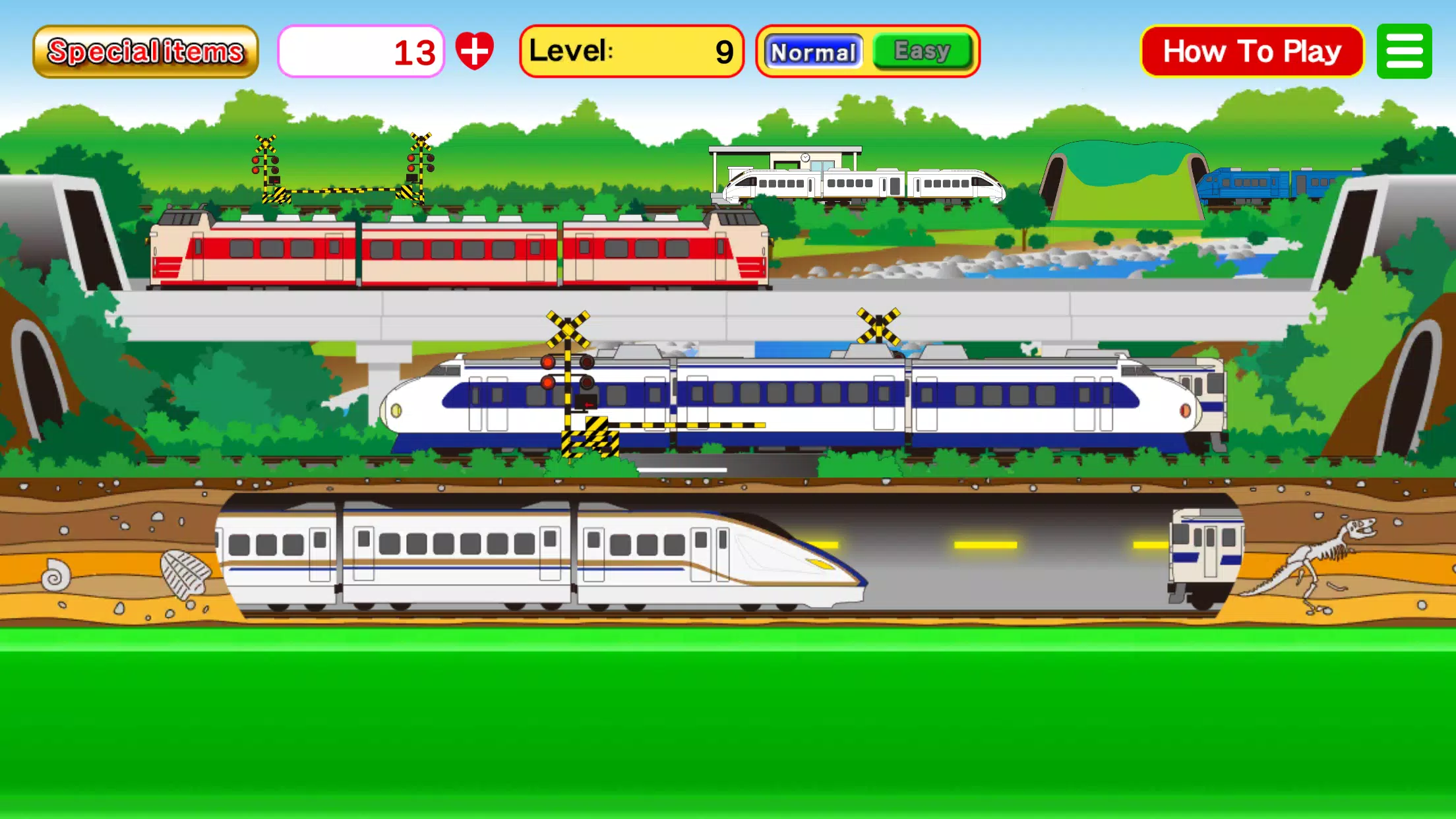Switch to Easy mode
This screenshot has height=819, width=1456.
click(921, 50)
